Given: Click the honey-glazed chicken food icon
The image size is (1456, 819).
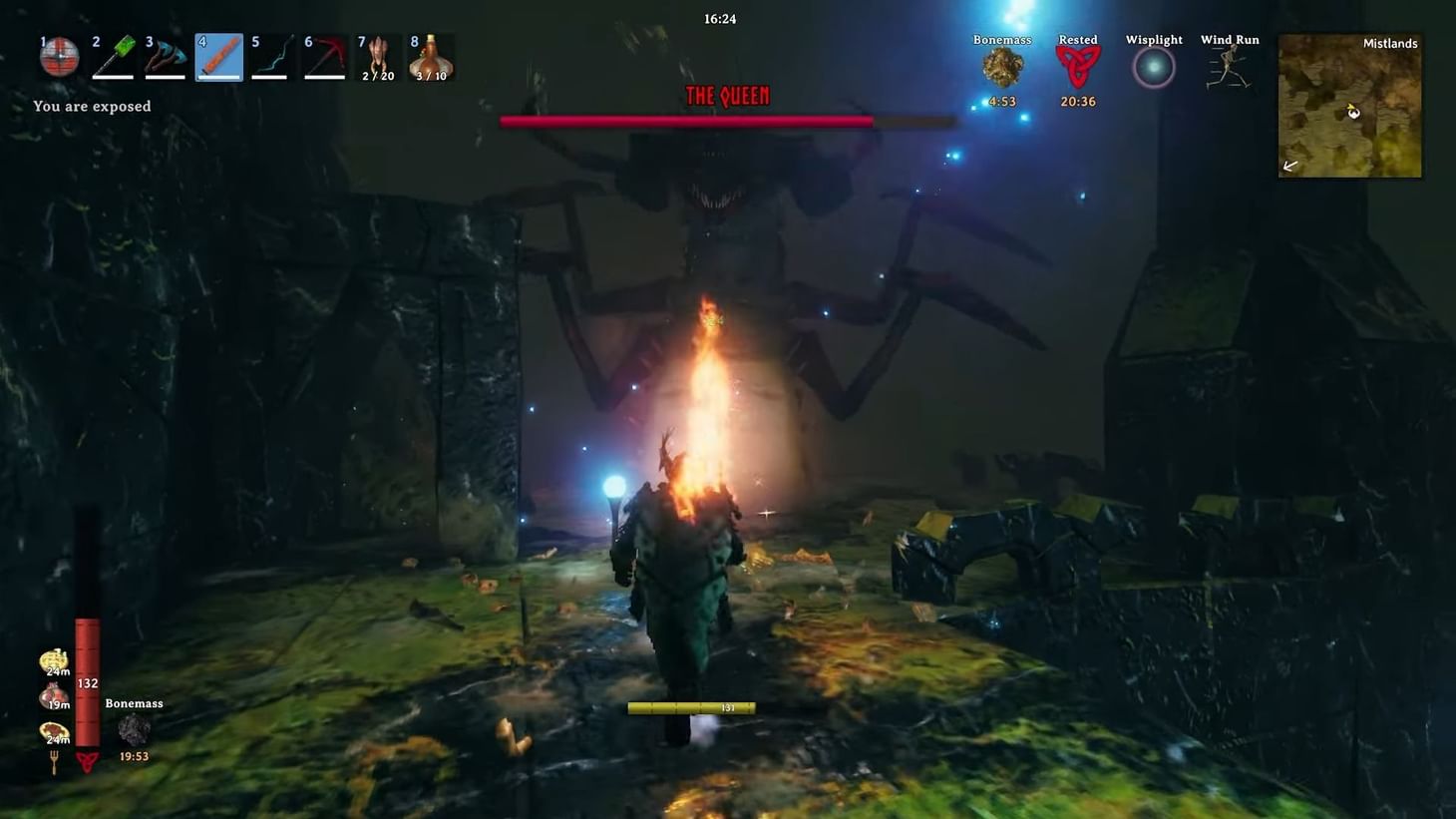Looking at the screenshot, I should 53,659.
